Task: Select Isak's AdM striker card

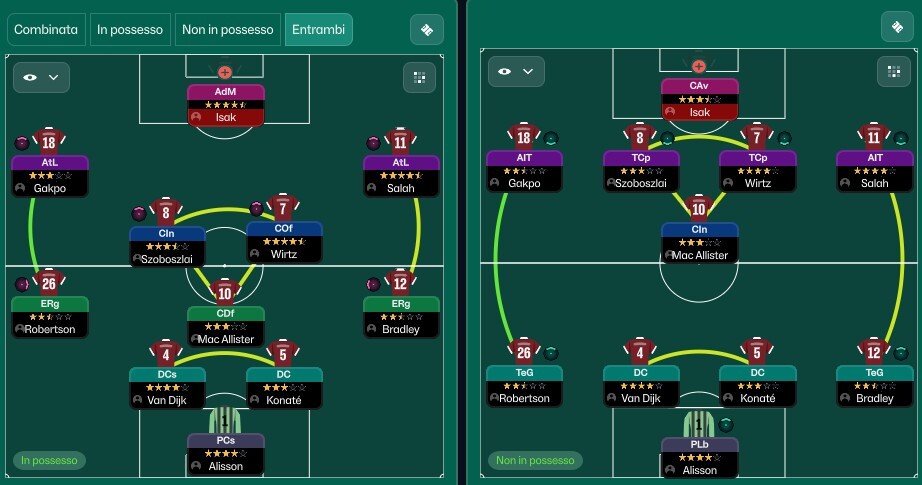Action: [225, 105]
